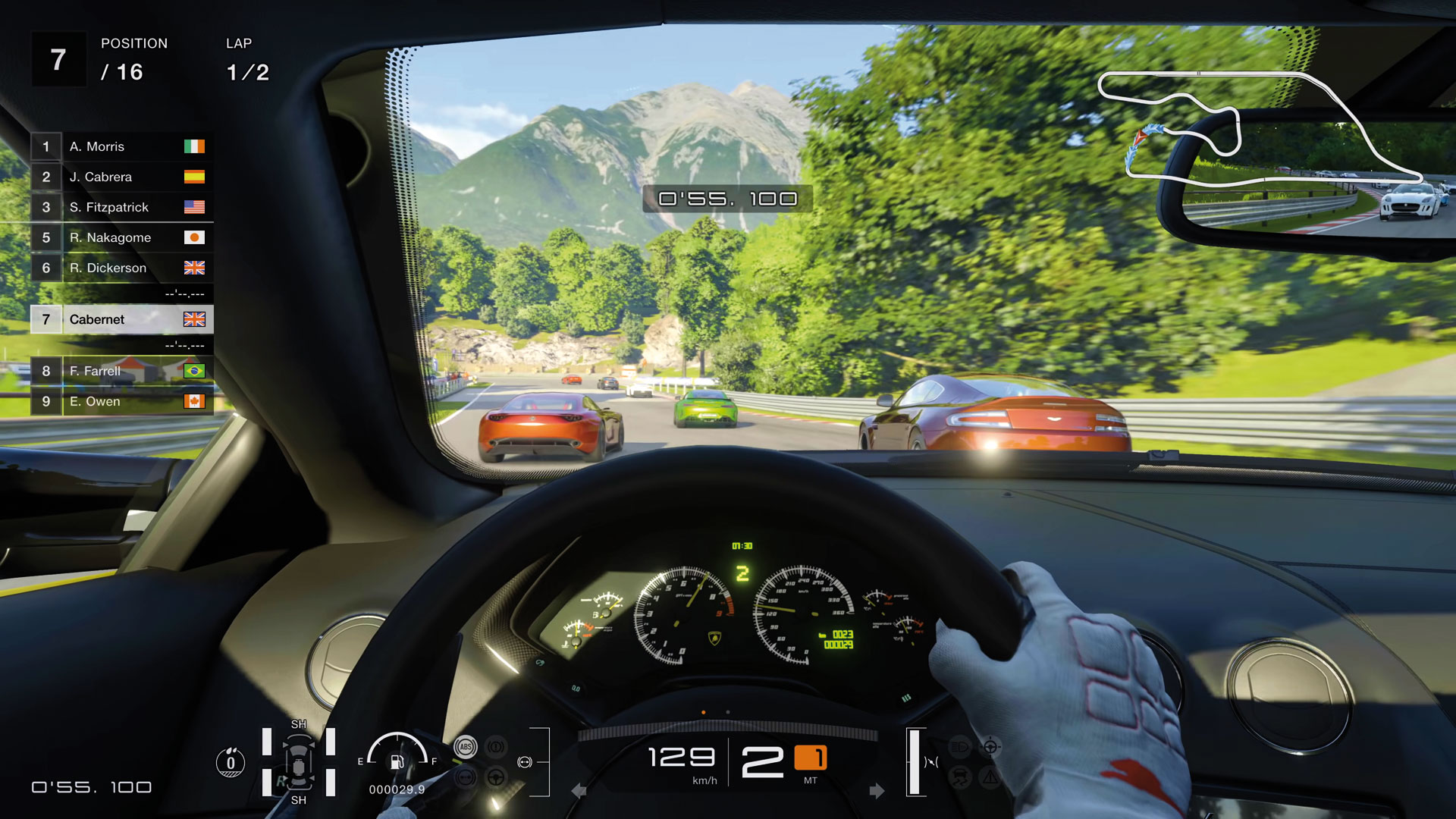Click the hazard warning triangle icon
Viewport: 1456px width, 819px height.
(x=990, y=777)
